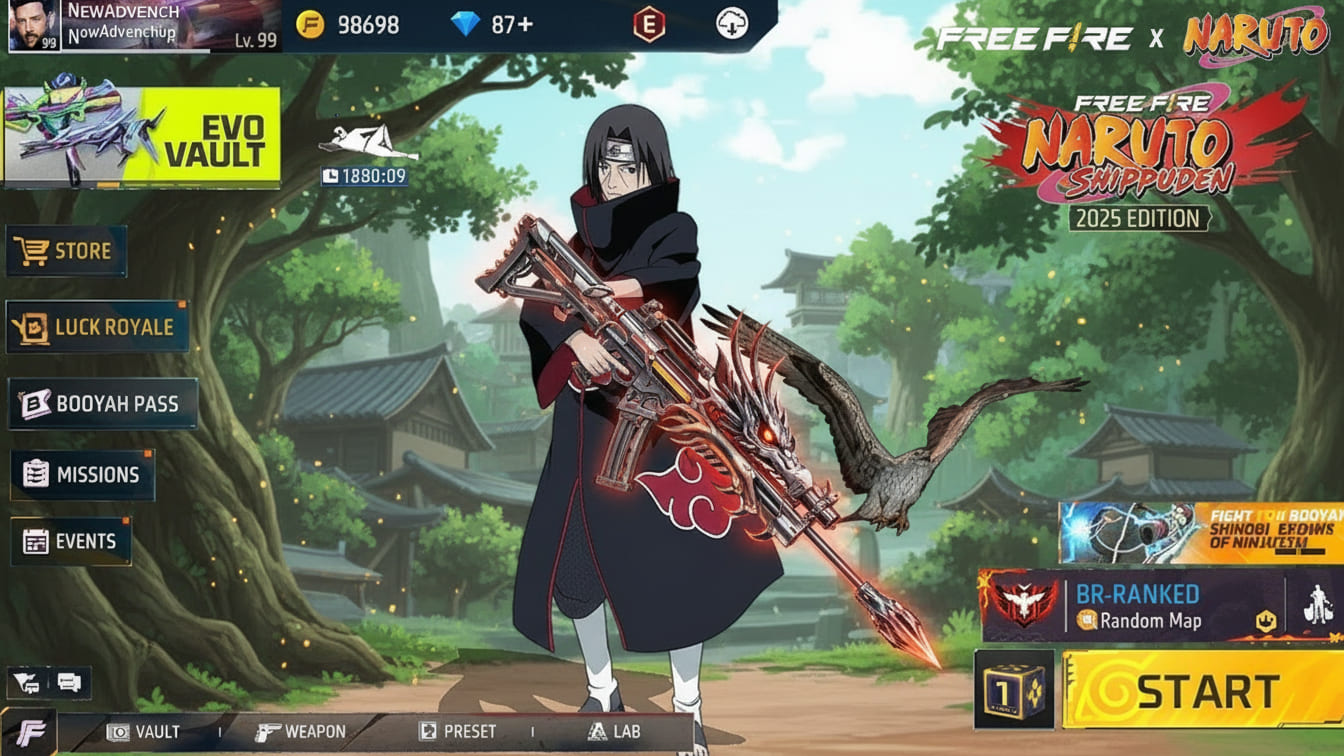Open the Shinobi event banner
This screenshot has height=756, width=1344.
click(1200, 533)
